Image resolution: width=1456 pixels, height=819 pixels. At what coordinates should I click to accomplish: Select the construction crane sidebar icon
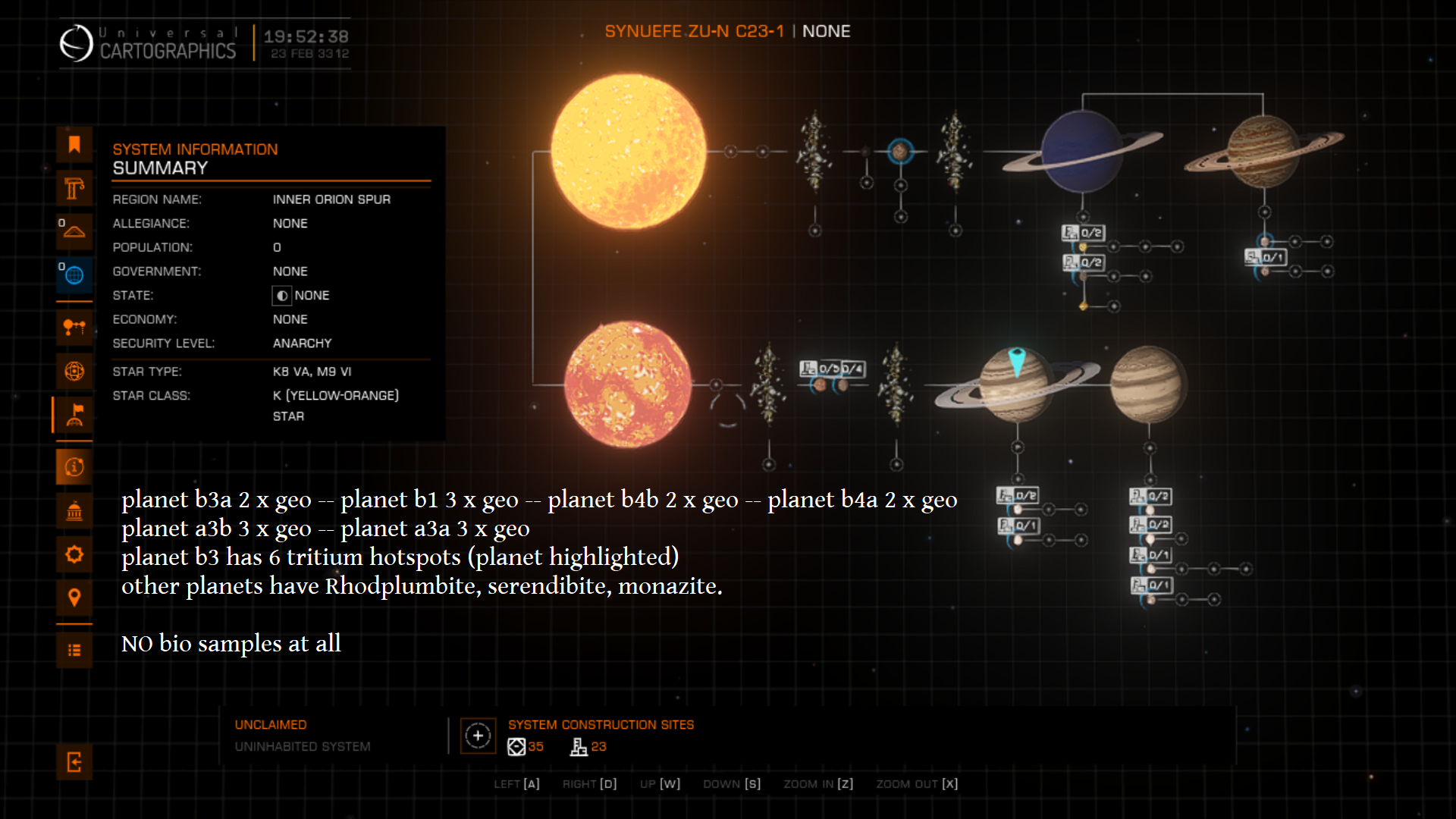[74, 188]
